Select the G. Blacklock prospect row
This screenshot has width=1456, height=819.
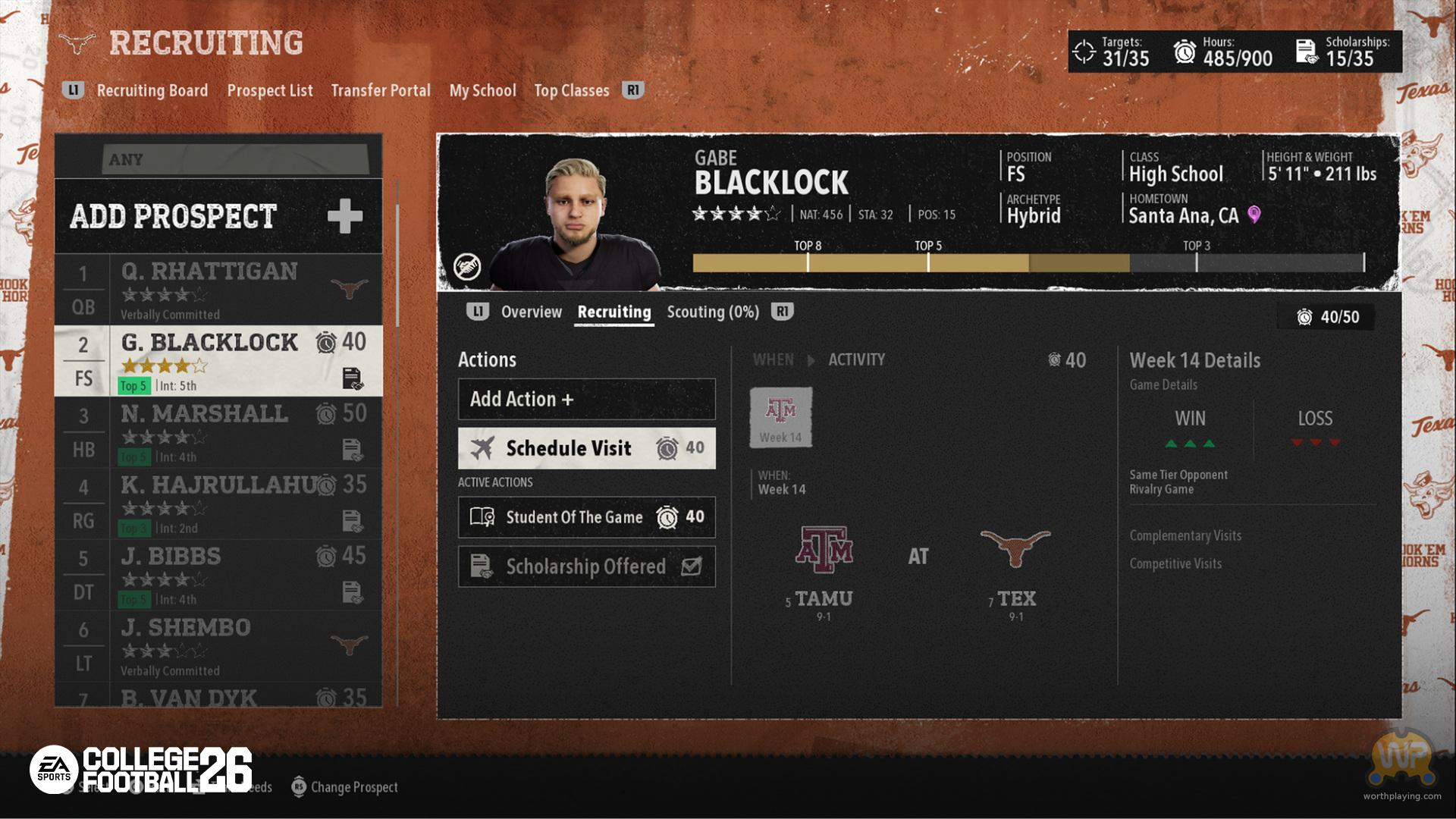pyautogui.click(x=218, y=361)
